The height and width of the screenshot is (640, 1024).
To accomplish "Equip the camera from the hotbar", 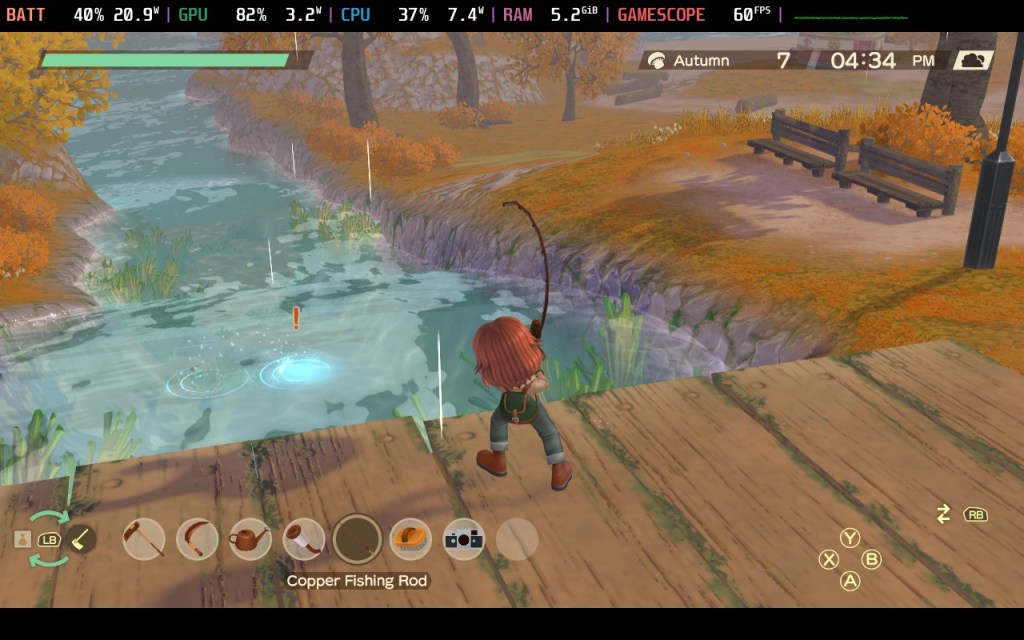I will point(463,539).
